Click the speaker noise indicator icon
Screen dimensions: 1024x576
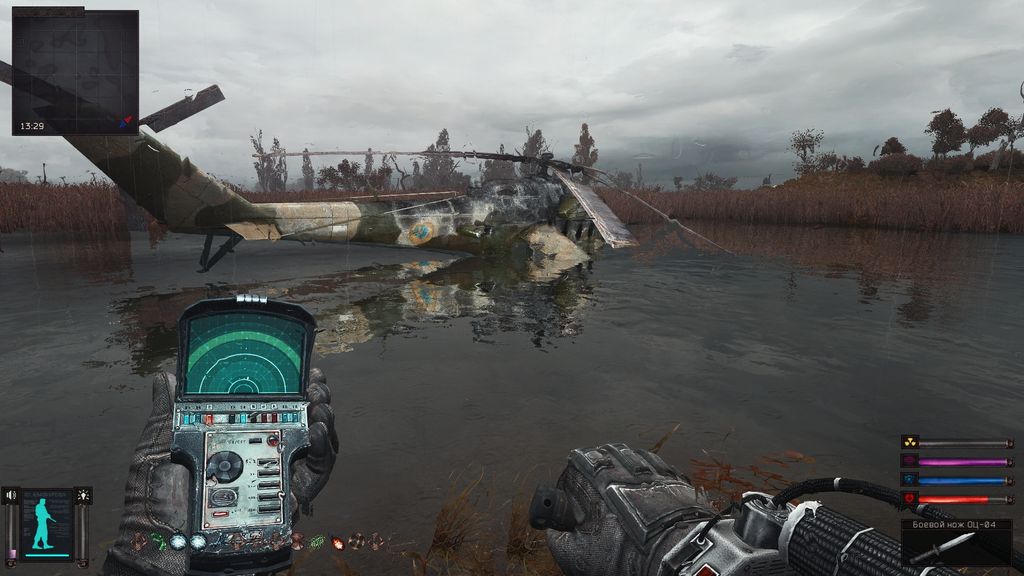[x=11, y=495]
